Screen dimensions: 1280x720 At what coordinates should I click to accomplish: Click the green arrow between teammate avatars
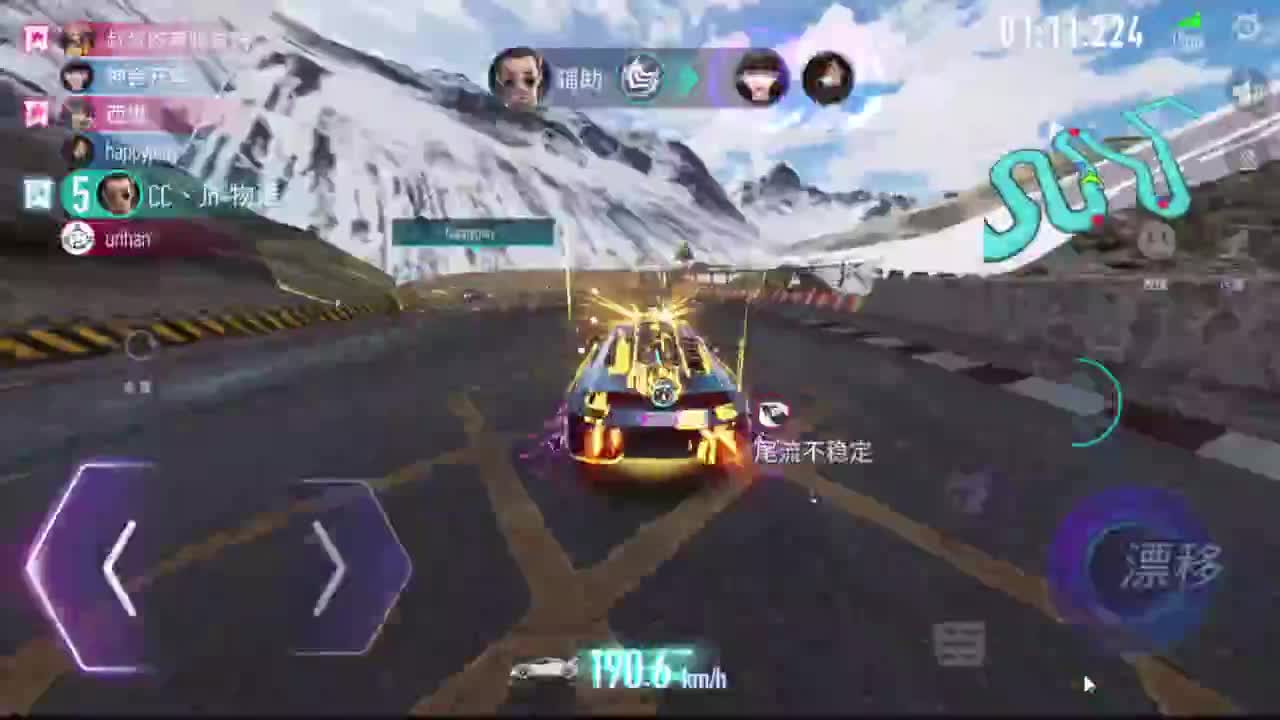[x=690, y=78]
